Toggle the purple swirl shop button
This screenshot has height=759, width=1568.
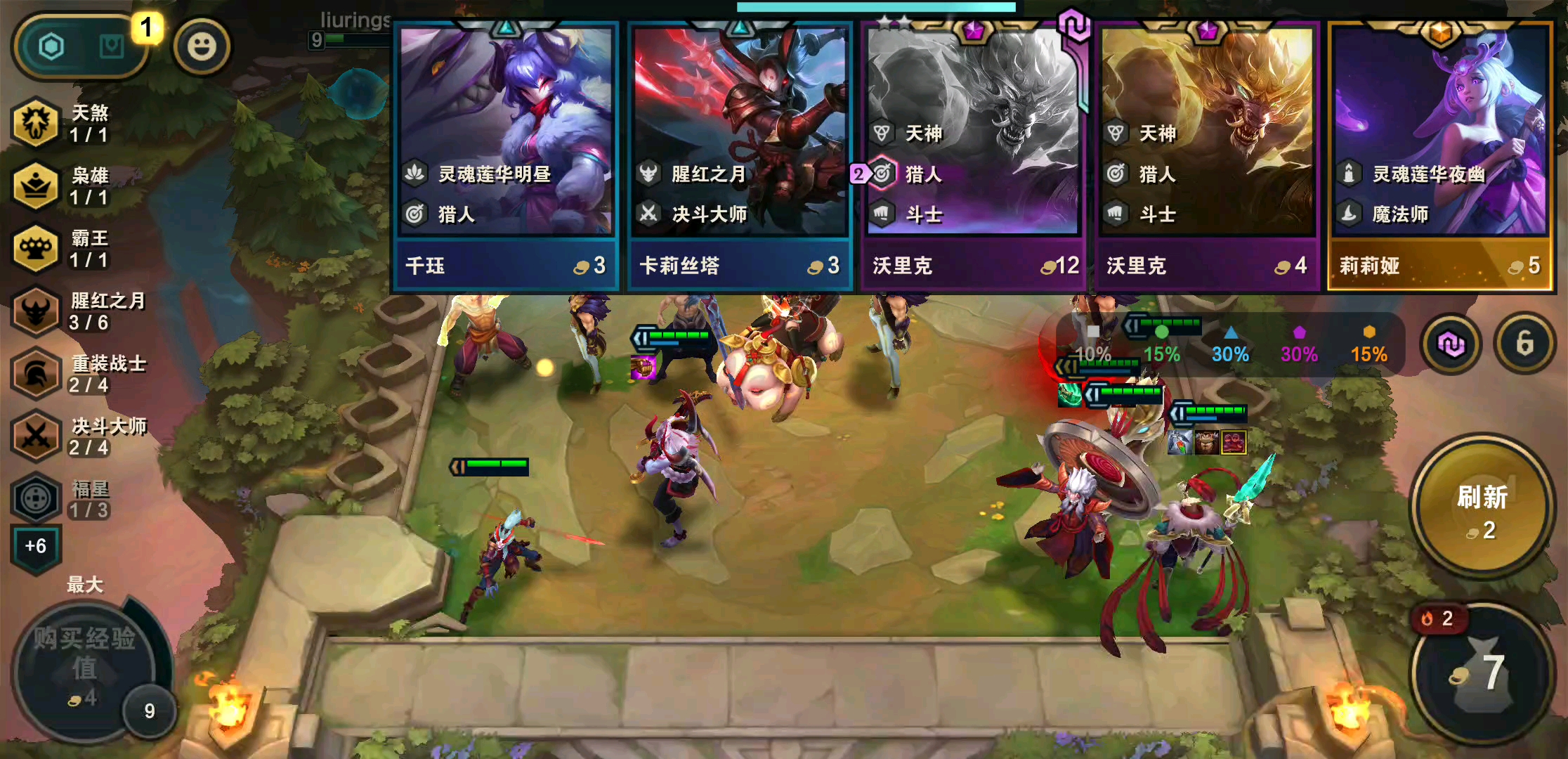coord(1451,344)
